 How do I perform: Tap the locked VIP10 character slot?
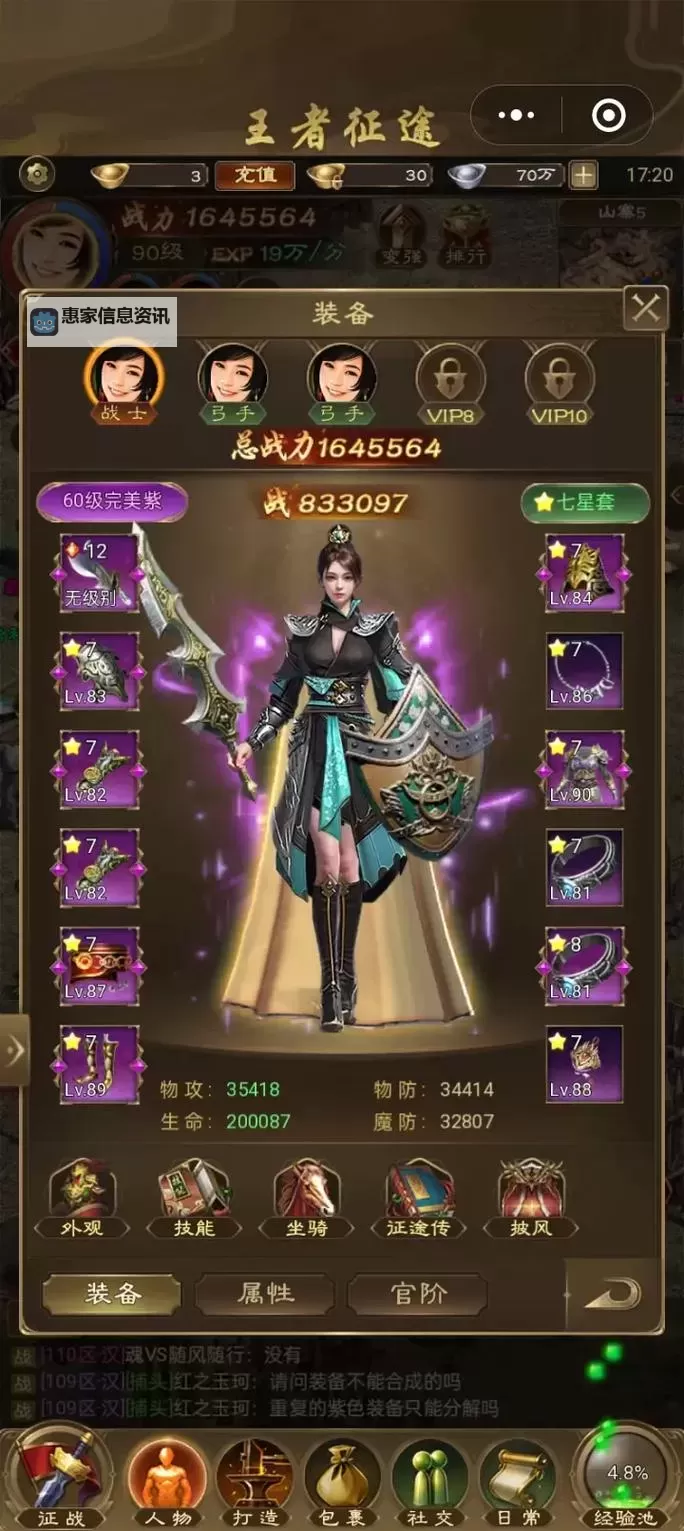pyautogui.click(x=558, y=380)
